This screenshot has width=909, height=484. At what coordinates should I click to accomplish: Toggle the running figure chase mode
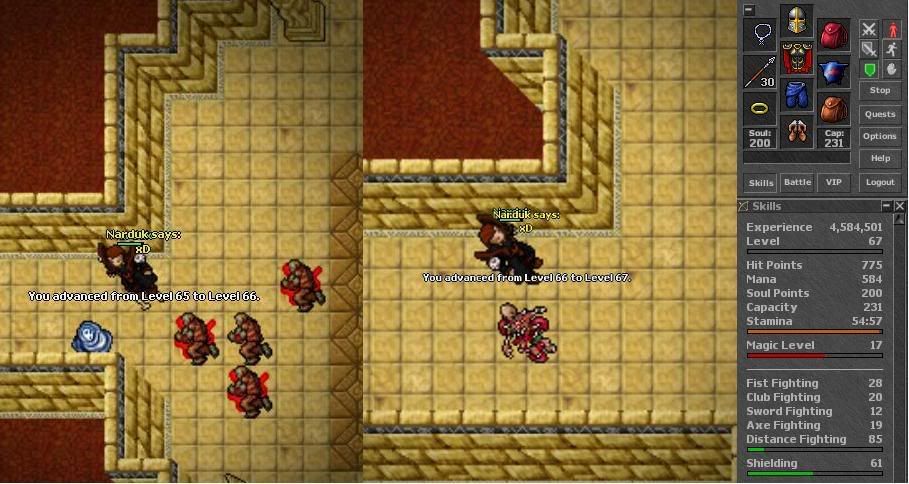(x=890, y=49)
